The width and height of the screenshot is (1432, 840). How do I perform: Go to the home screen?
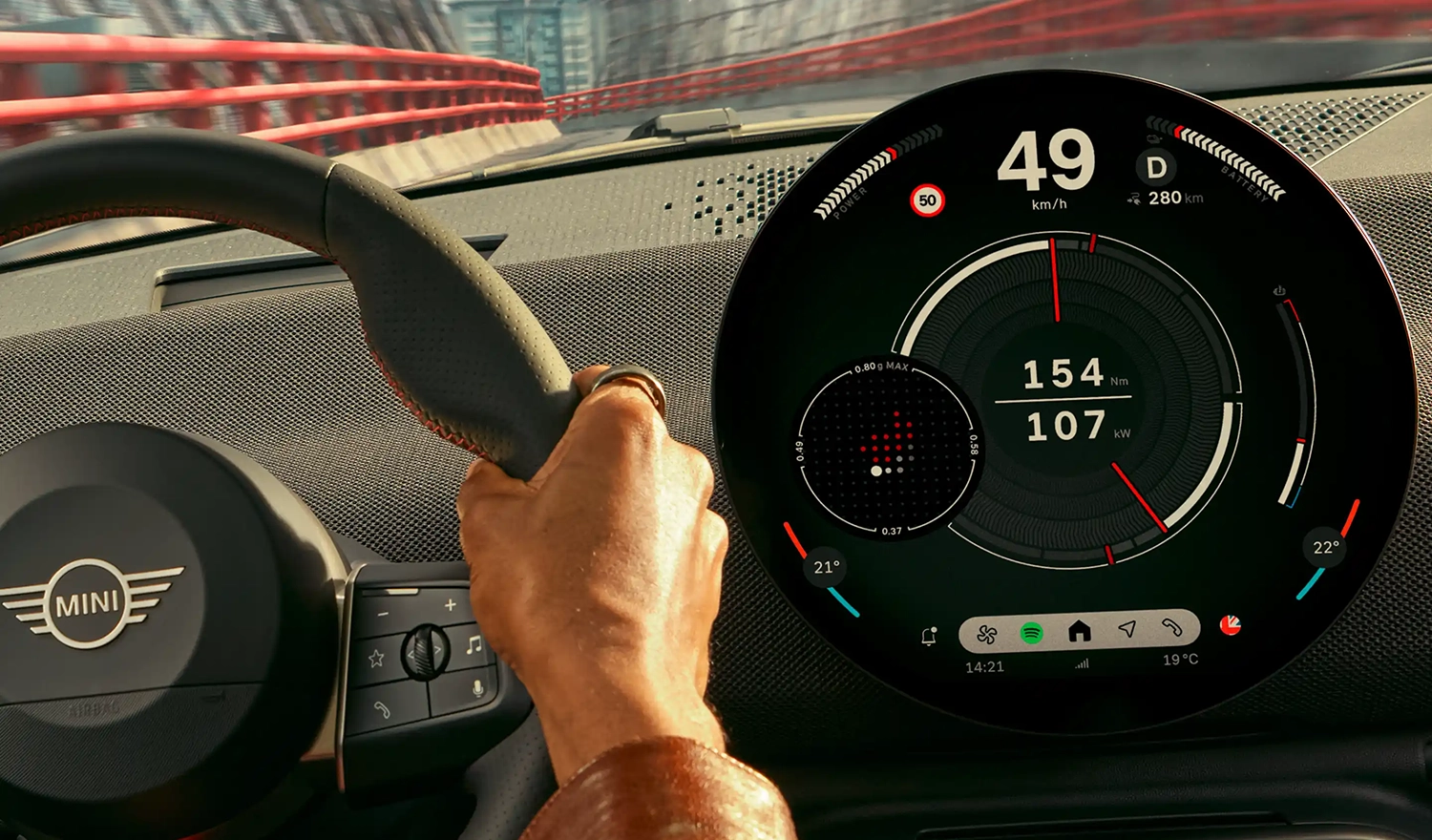click(x=1080, y=631)
